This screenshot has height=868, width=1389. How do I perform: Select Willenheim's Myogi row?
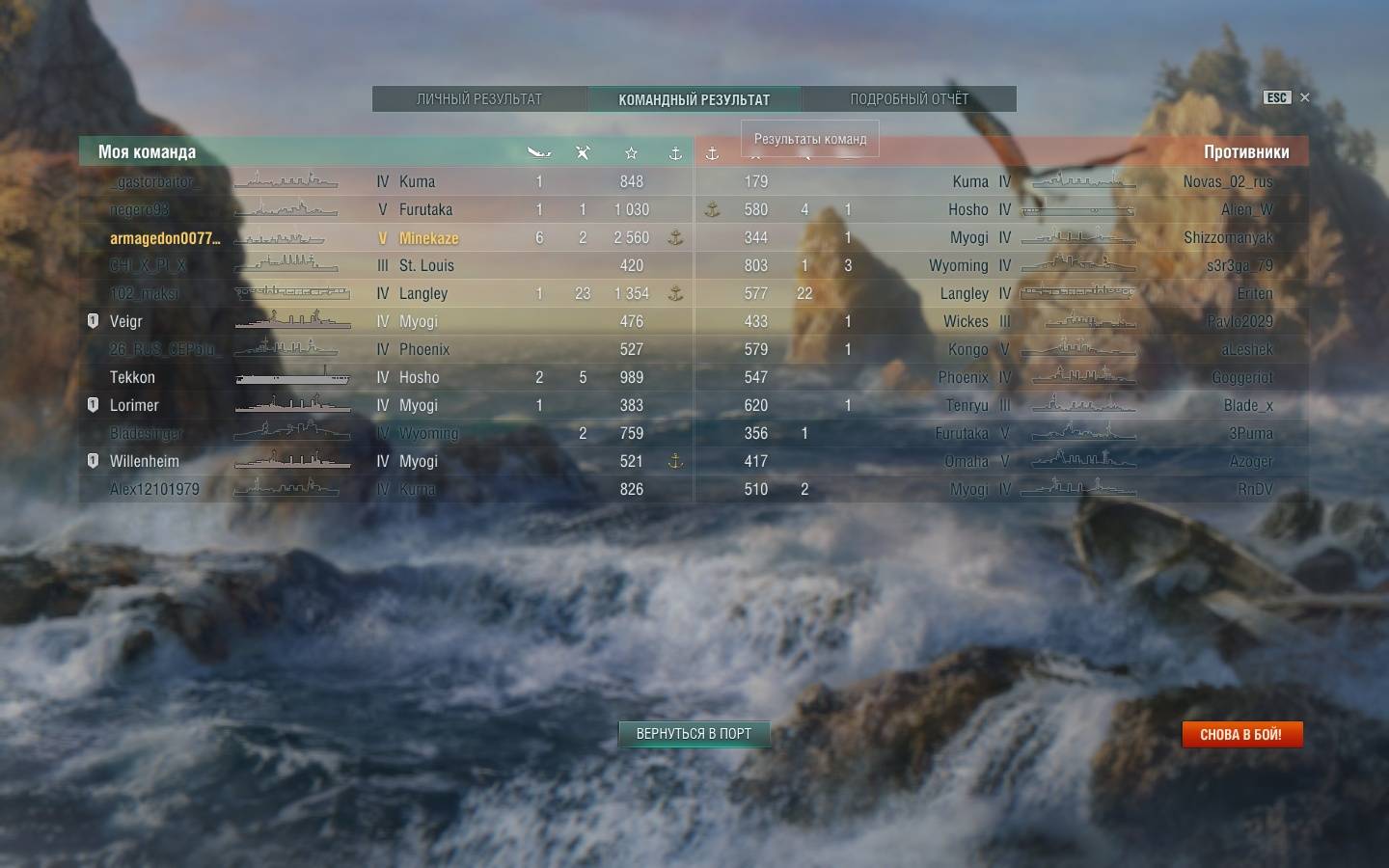386,461
